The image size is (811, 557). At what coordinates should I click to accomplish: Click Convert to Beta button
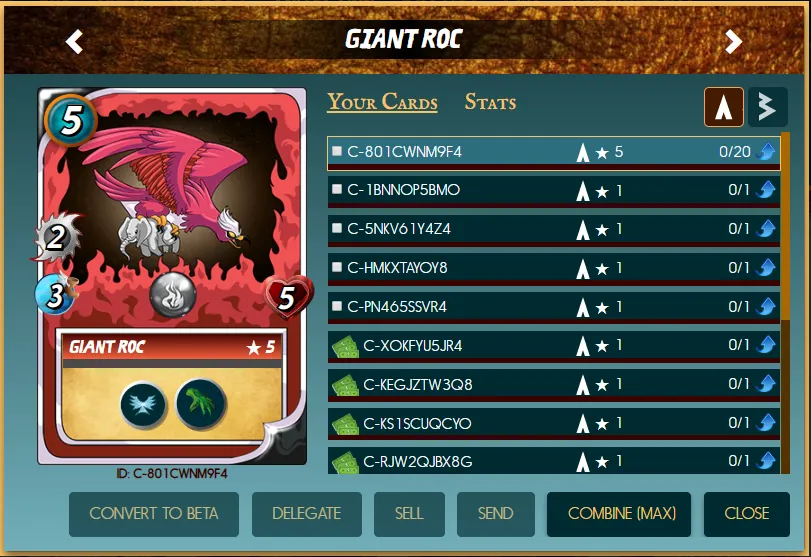[151, 514]
